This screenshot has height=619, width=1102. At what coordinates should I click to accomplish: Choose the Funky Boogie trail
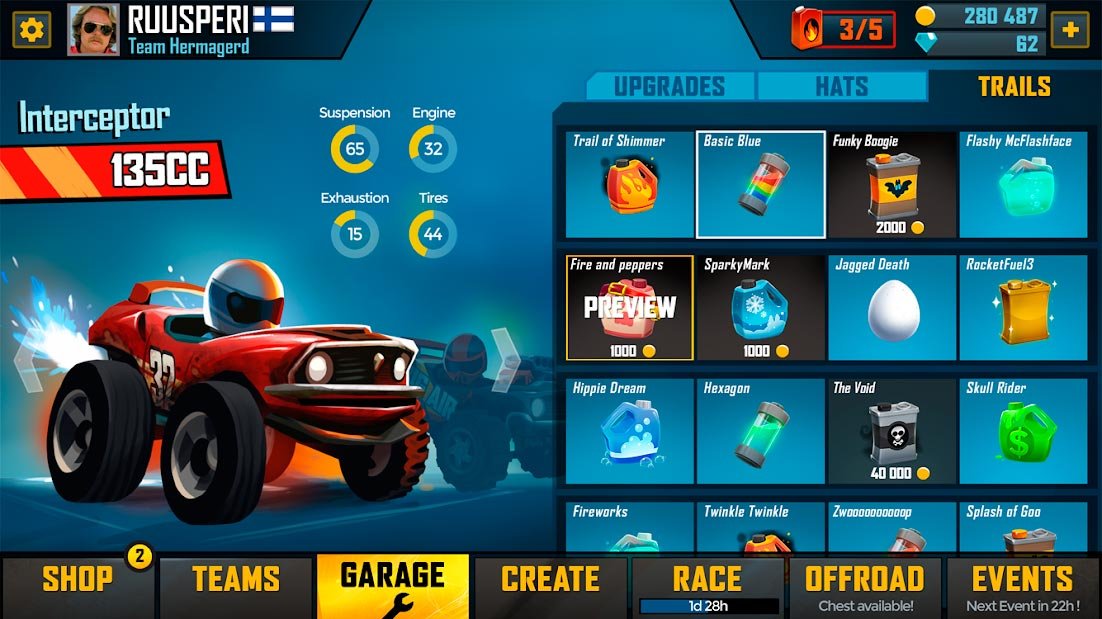pyautogui.click(x=891, y=185)
